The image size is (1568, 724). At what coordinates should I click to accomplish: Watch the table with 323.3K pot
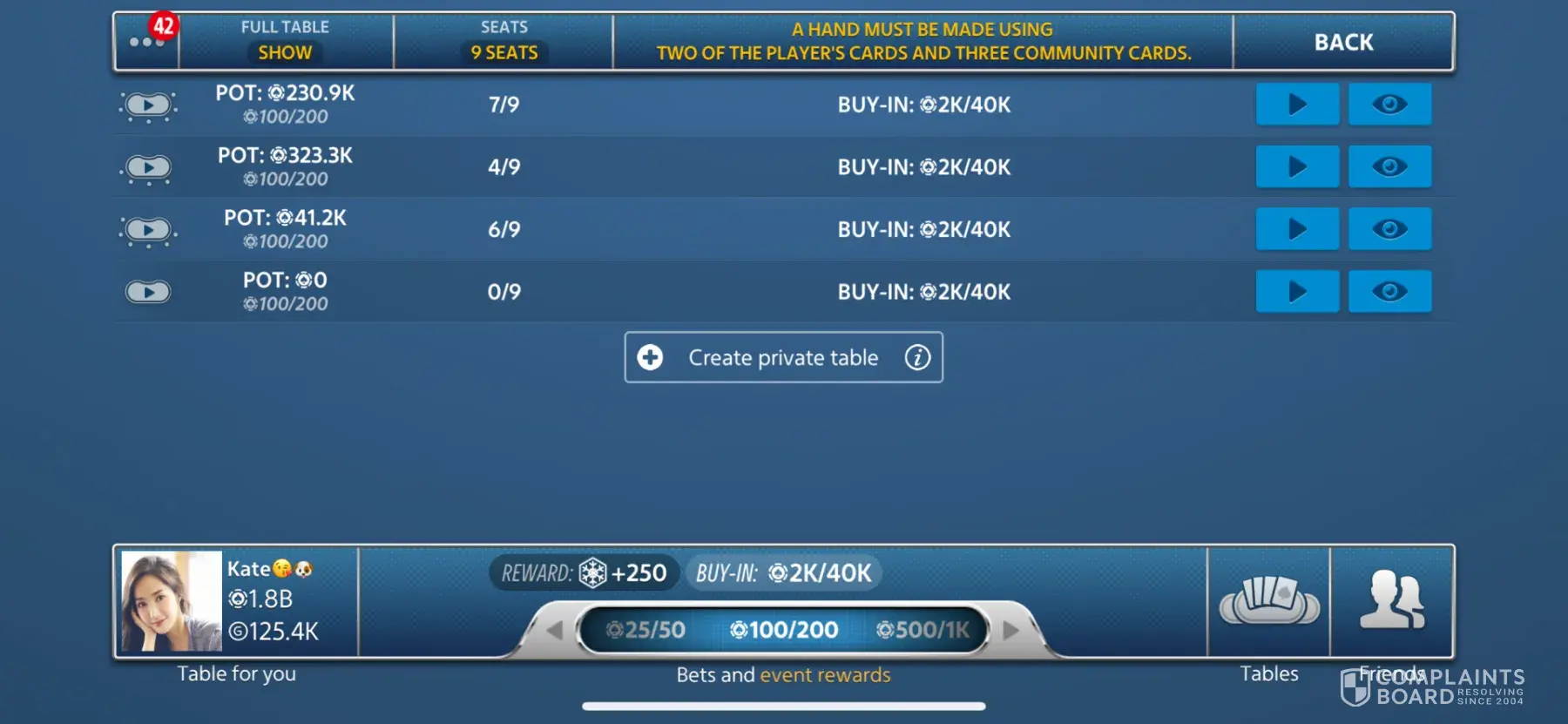[x=1389, y=166]
